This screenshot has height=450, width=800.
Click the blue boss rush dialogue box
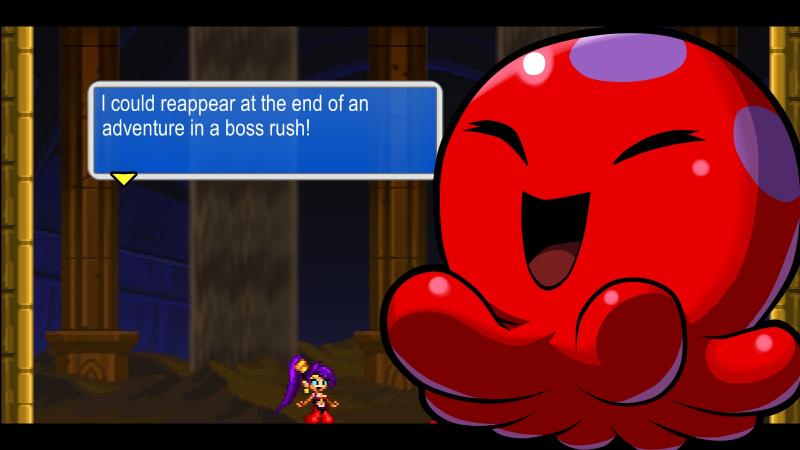264,130
